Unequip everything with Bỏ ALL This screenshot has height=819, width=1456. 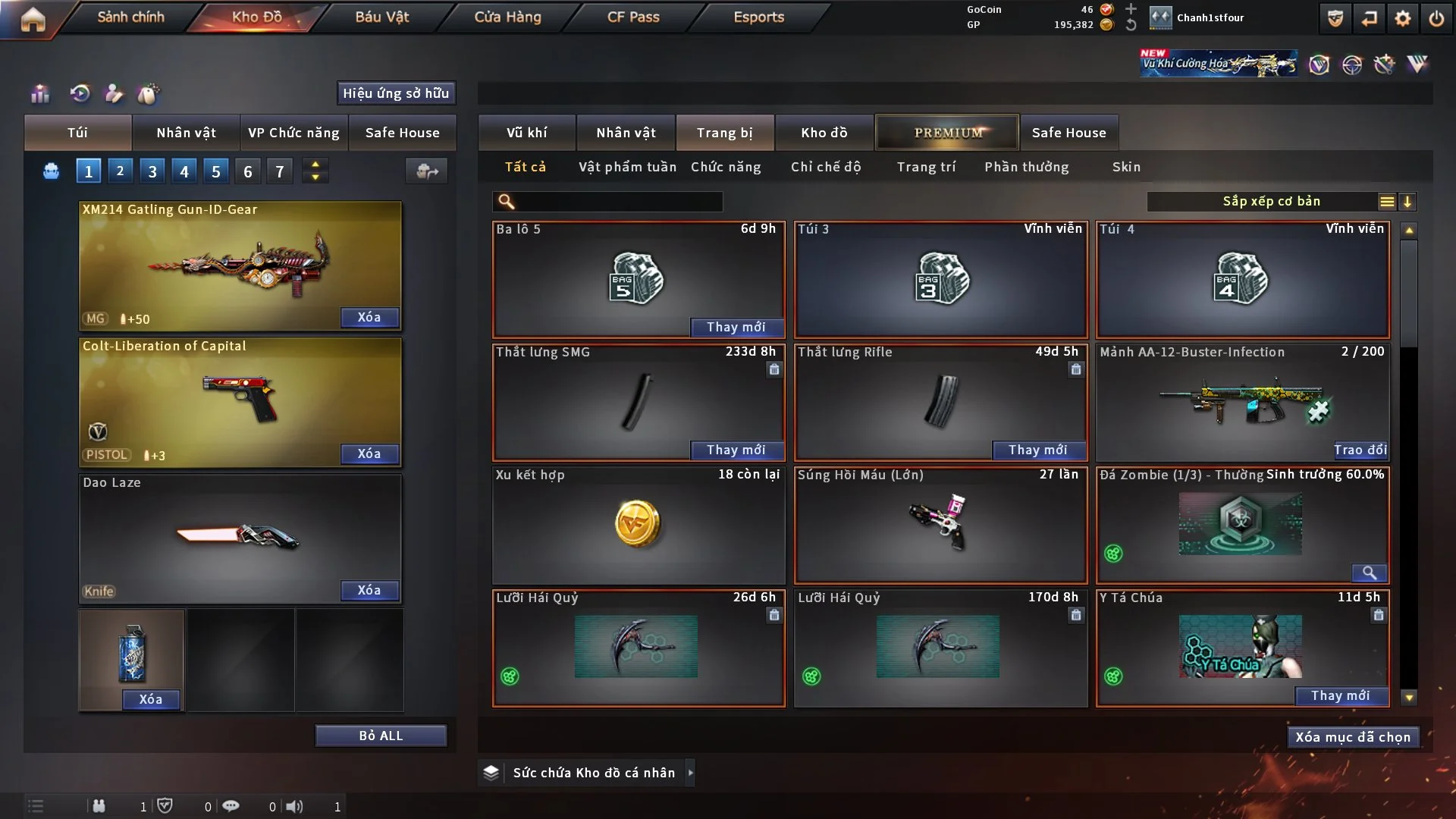pyautogui.click(x=381, y=736)
